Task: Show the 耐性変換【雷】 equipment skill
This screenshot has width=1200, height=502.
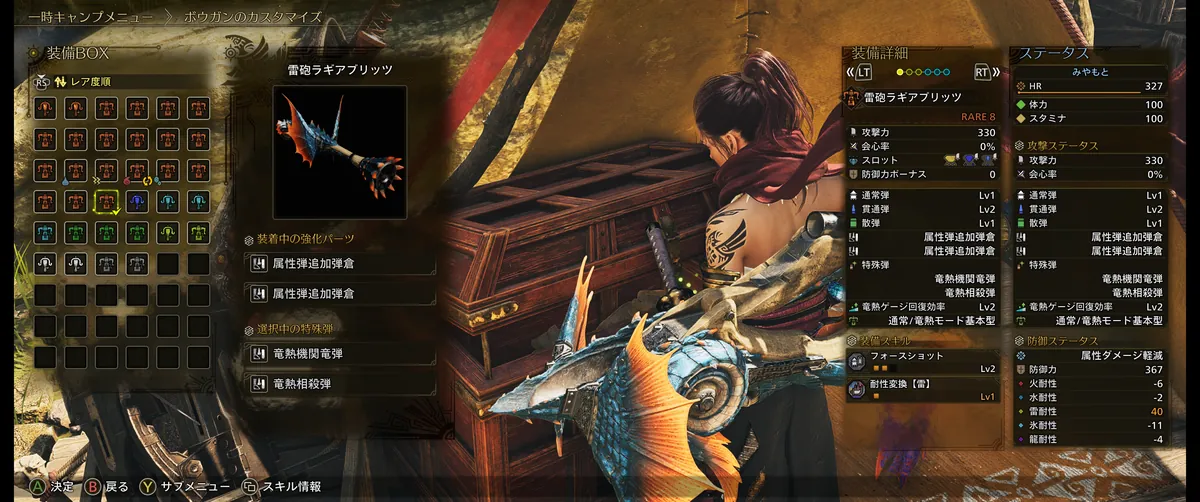Action: pos(920,389)
